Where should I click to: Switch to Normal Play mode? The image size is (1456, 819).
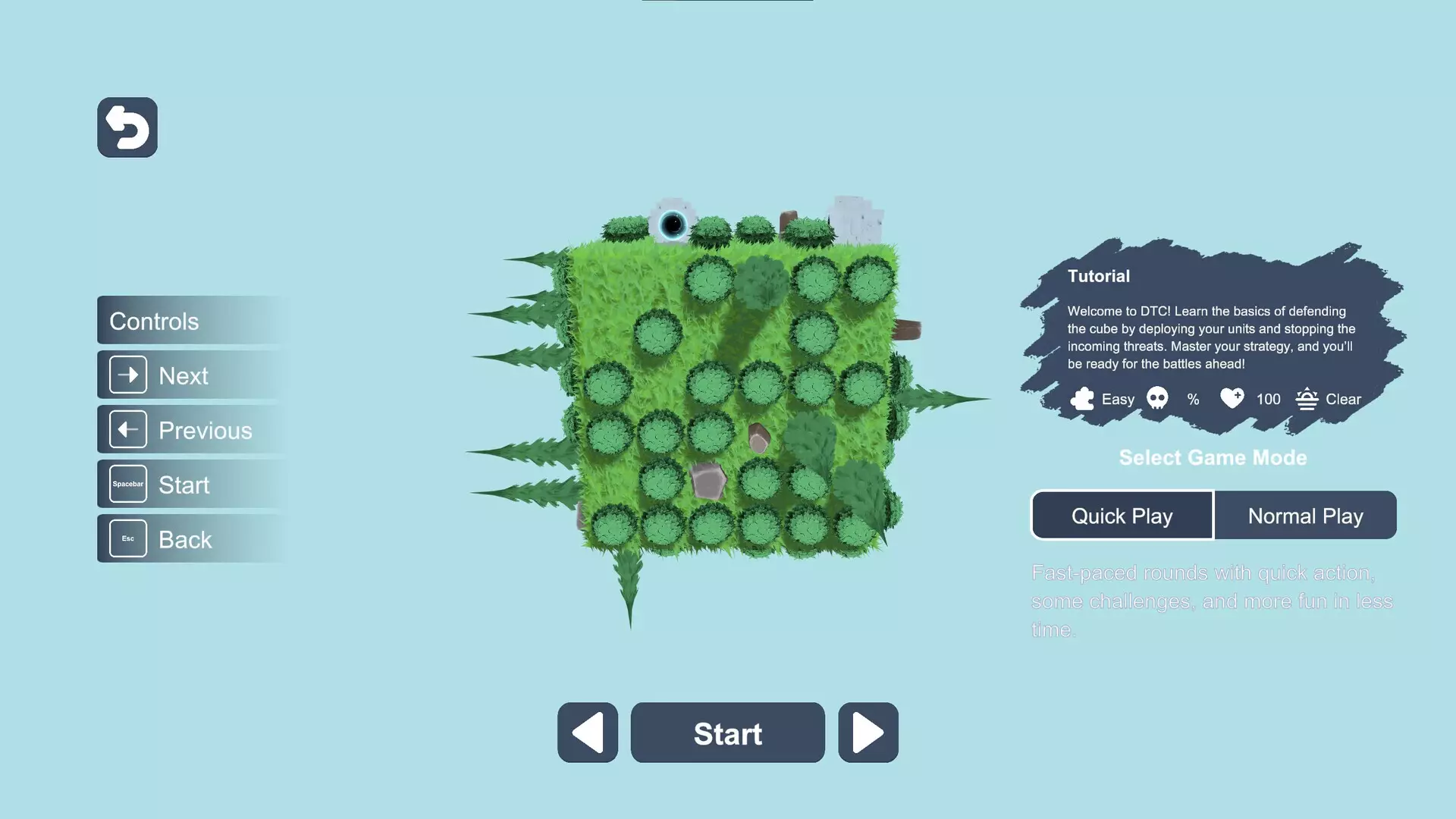(1305, 516)
